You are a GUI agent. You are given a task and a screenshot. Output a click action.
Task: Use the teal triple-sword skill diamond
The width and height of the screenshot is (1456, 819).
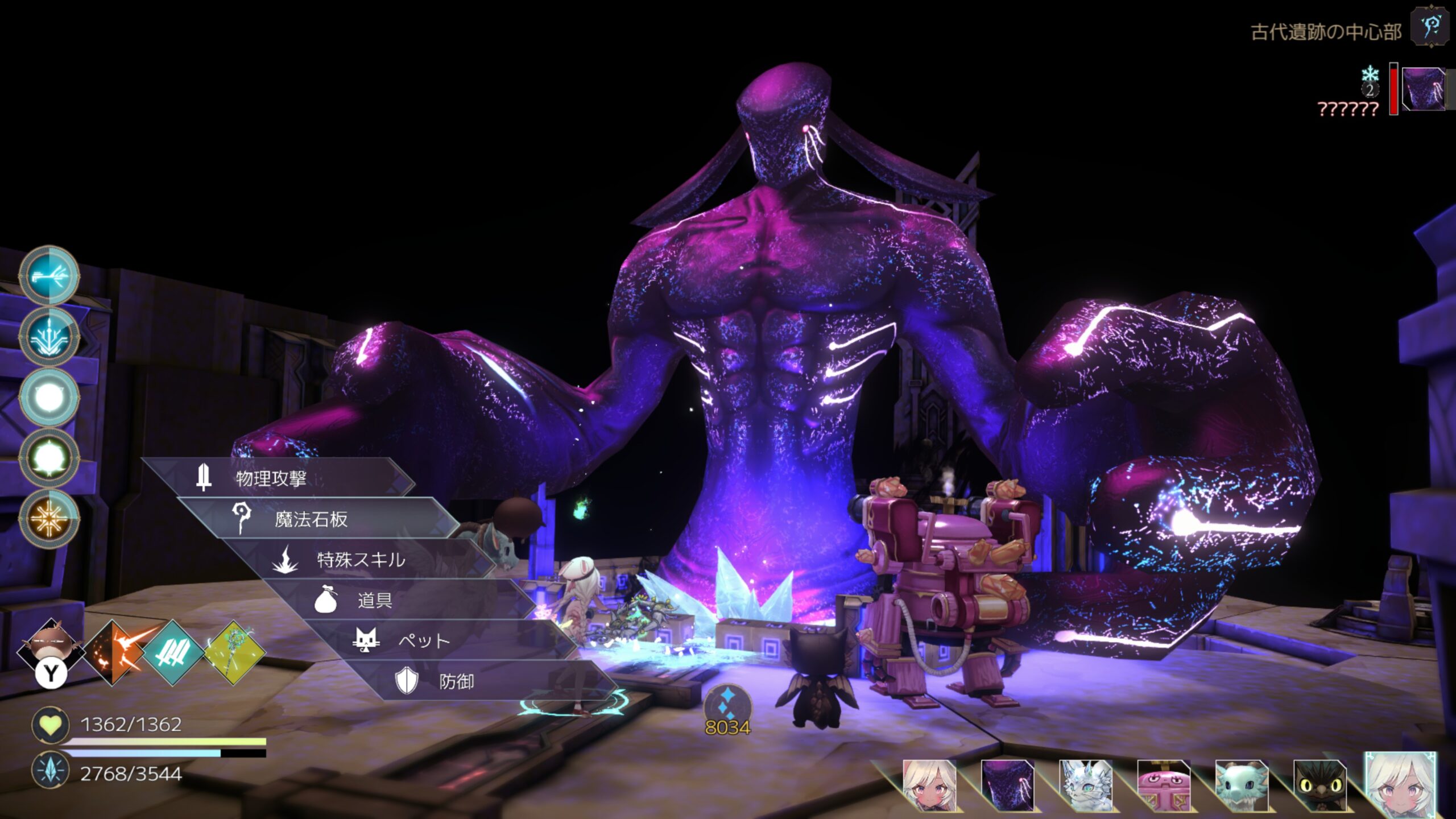tap(173, 652)
